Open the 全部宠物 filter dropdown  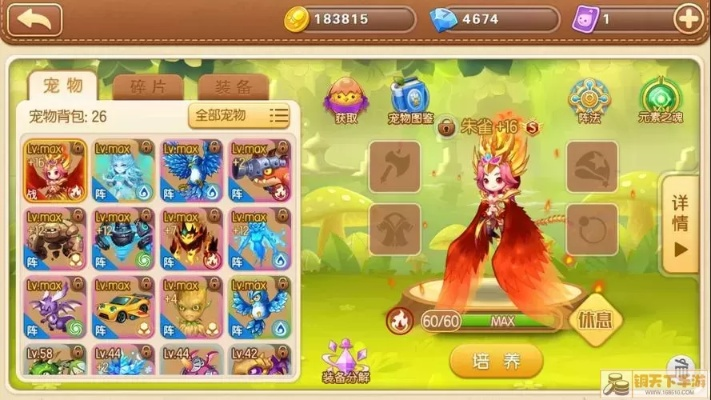click(240, 115)
